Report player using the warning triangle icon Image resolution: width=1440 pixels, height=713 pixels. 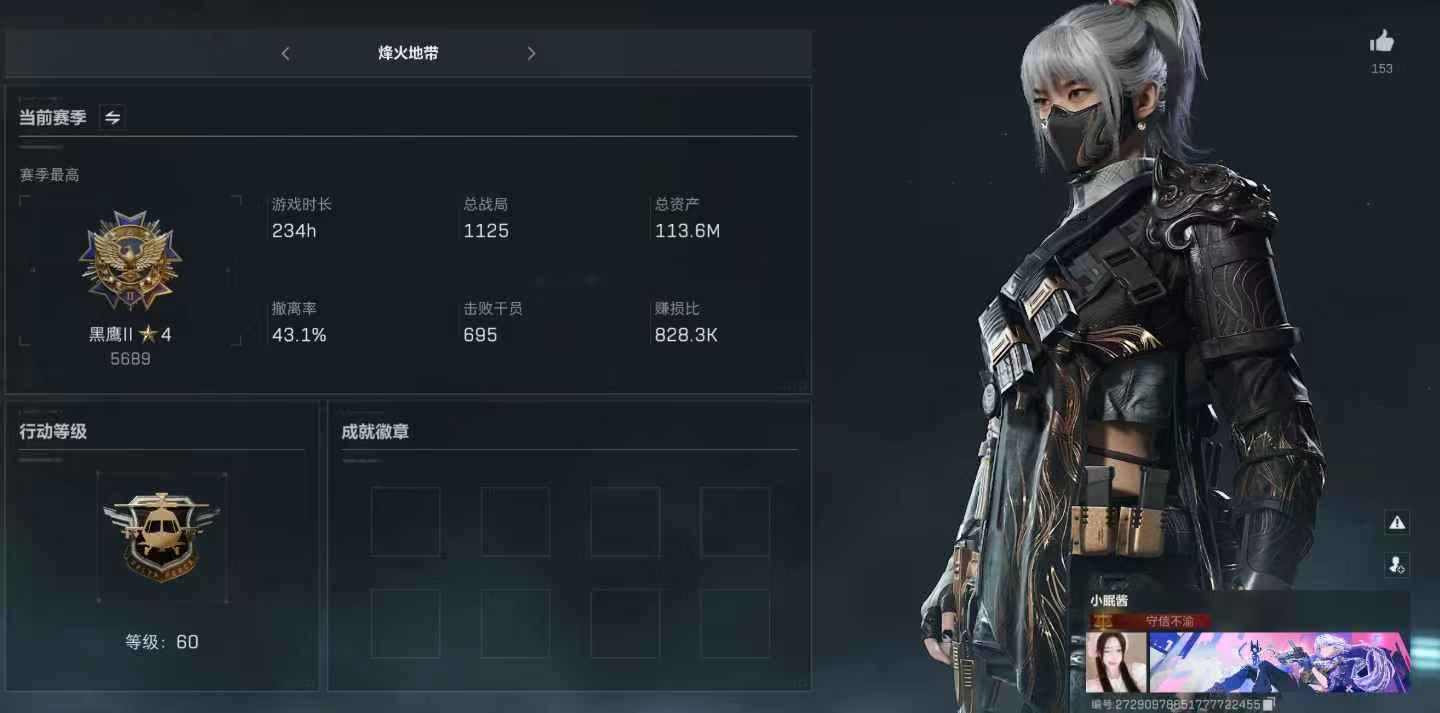[x=1397, y=522]
